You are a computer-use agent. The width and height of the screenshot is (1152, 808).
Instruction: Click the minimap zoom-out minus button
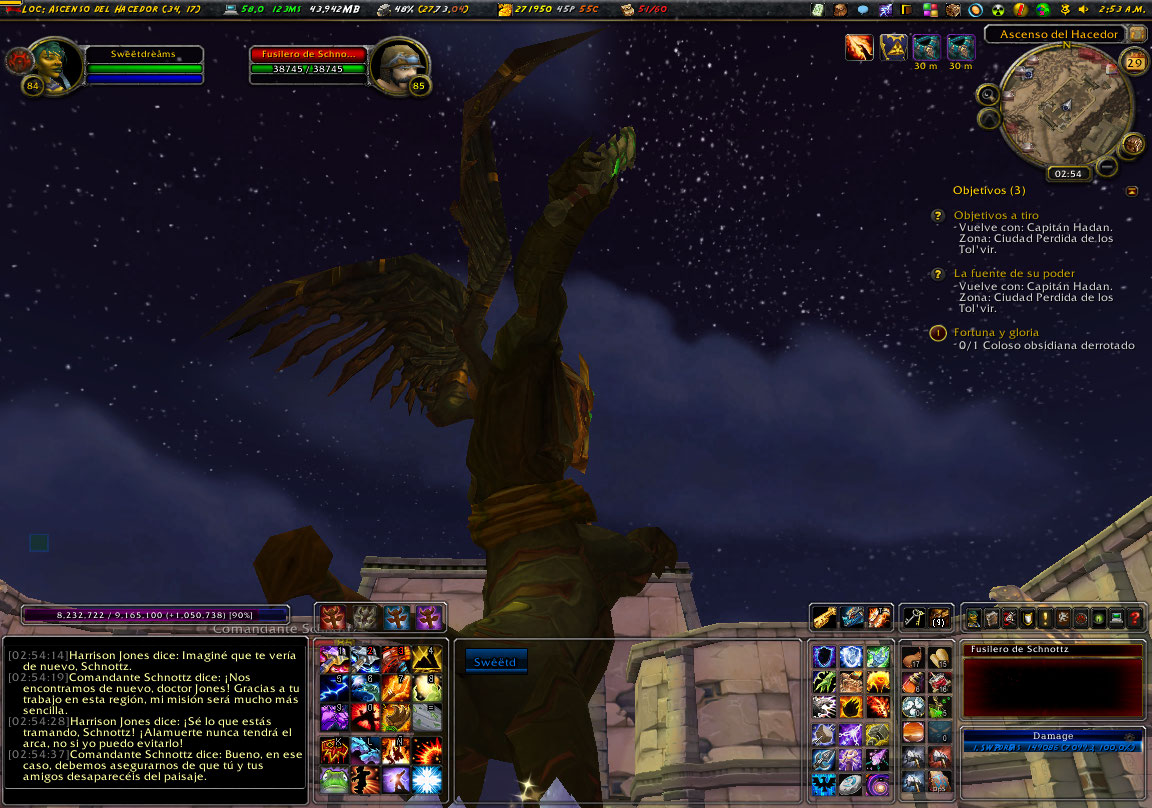tap(1107, 167)
